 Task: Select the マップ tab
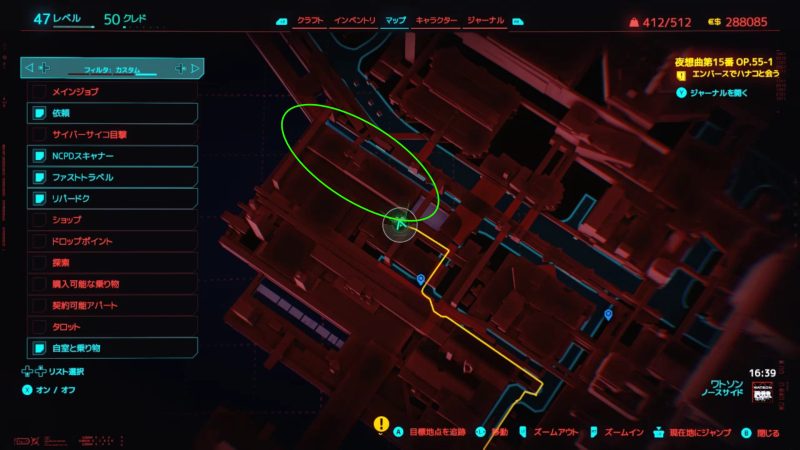click(396, 20)
